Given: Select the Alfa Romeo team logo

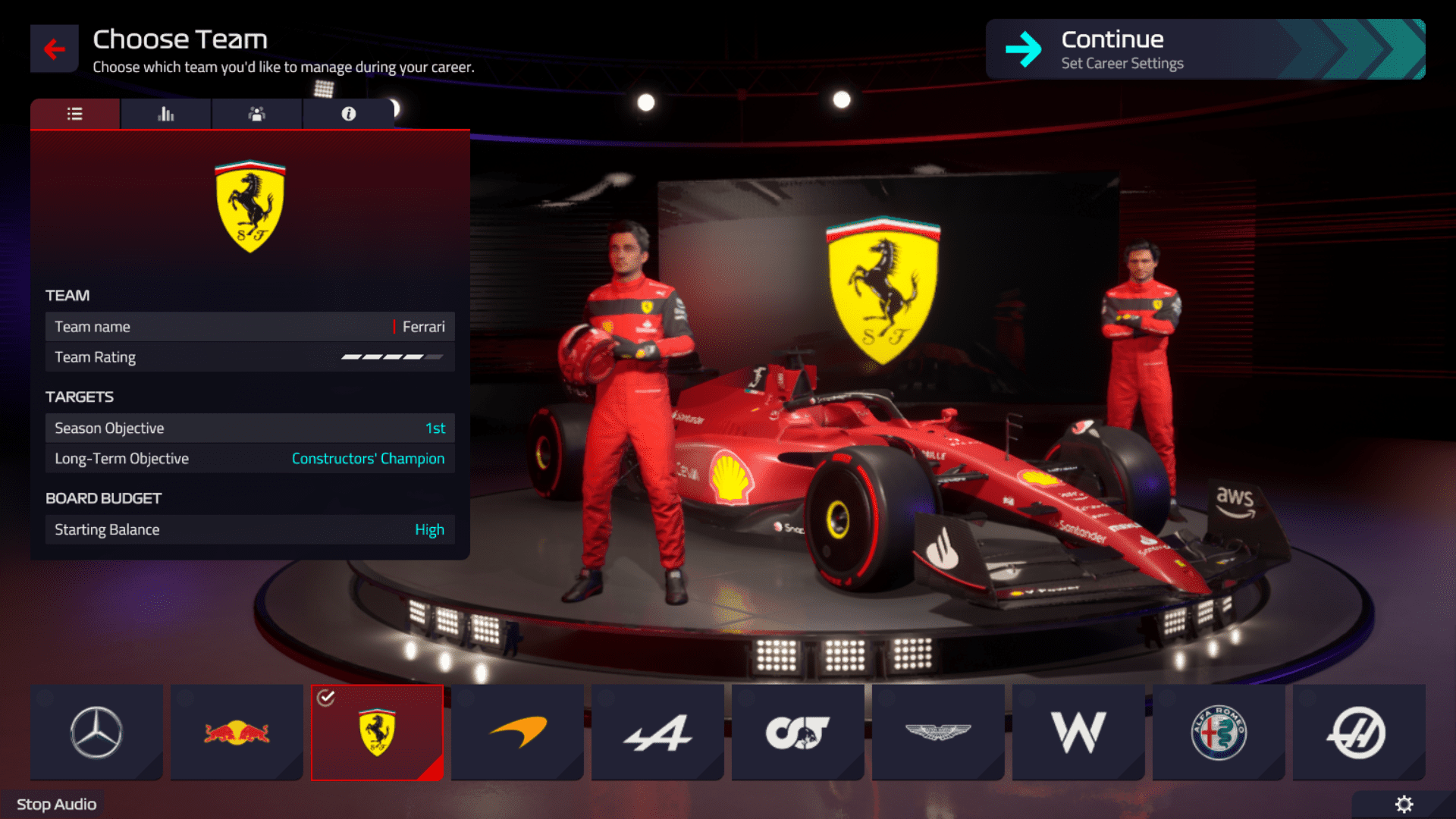Looking at the screenshot, I should (1219, 732).
